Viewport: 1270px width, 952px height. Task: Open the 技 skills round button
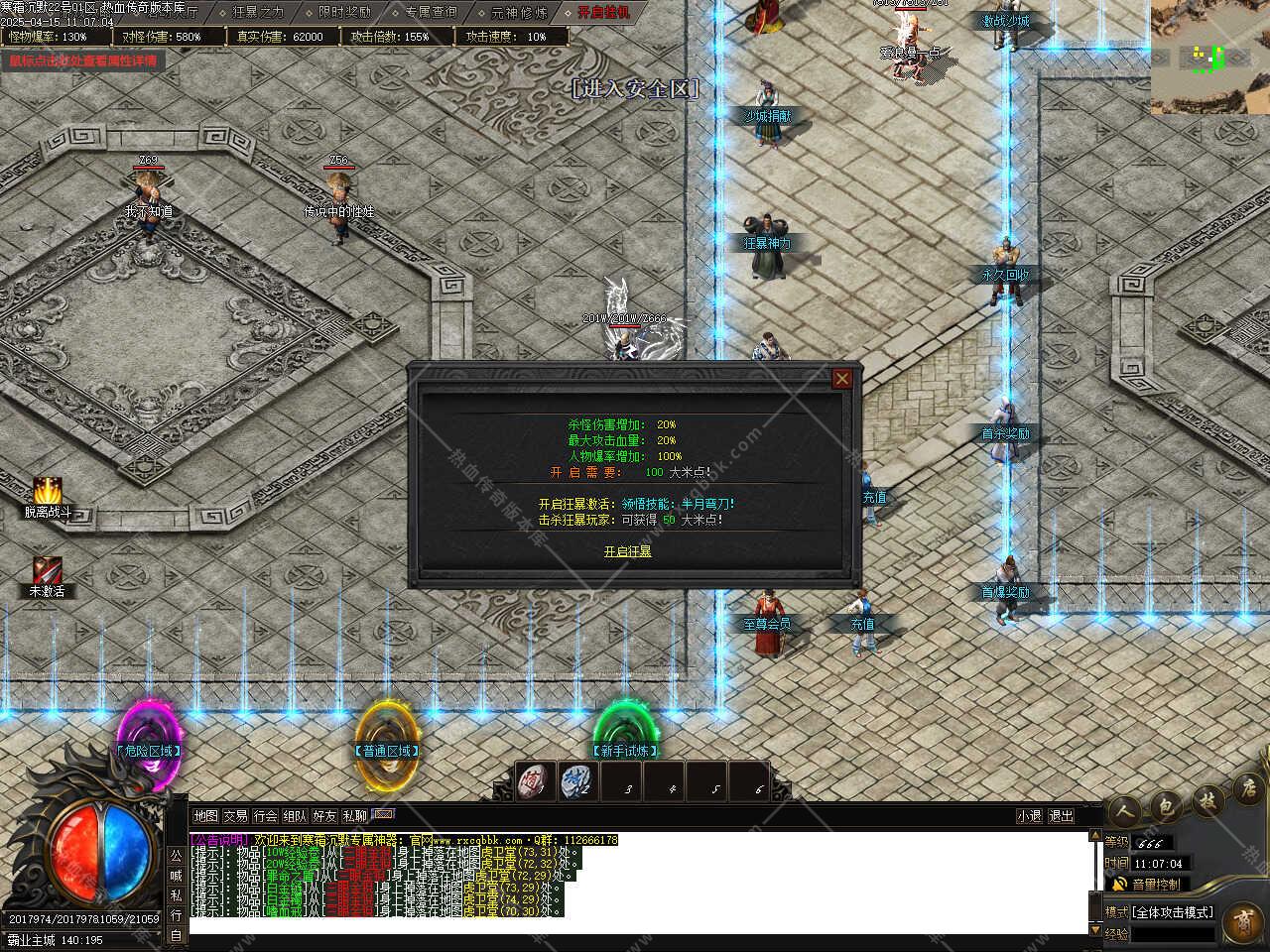1206,802
